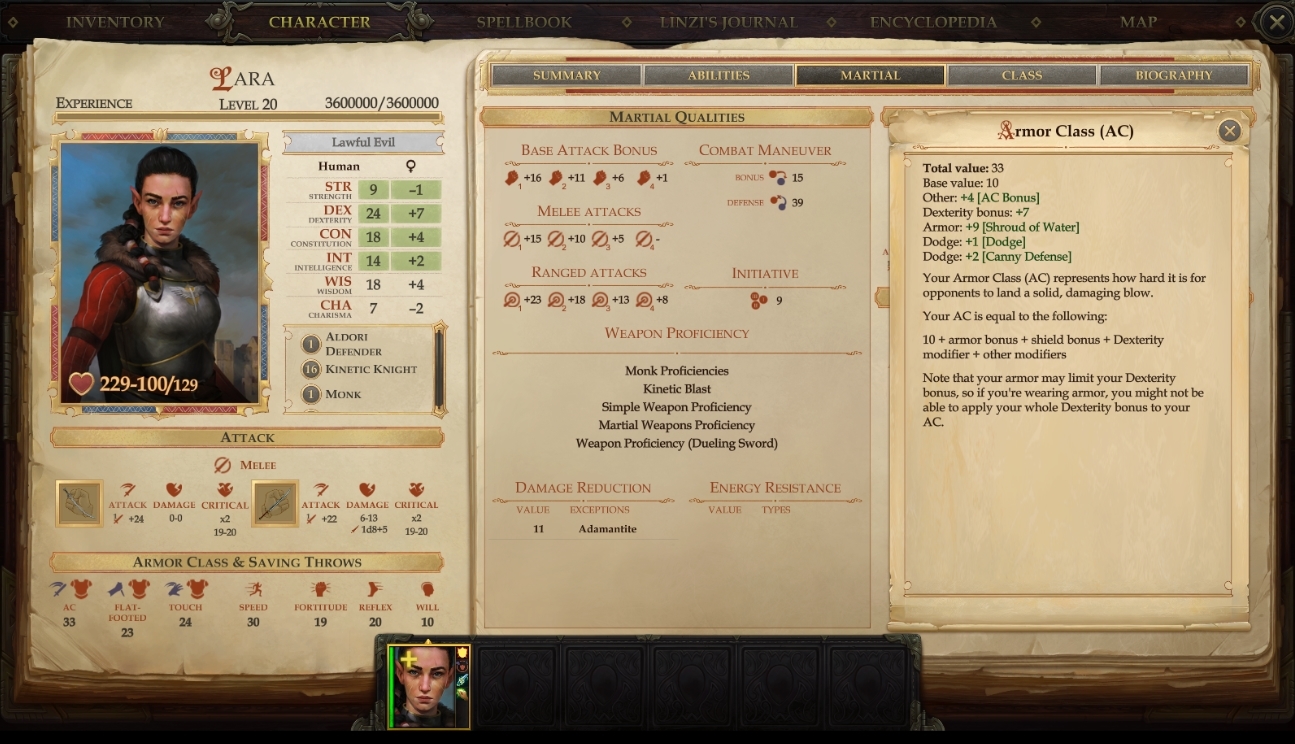
Task: Expand the Martial Qualities header
Action: pos(677,117)
